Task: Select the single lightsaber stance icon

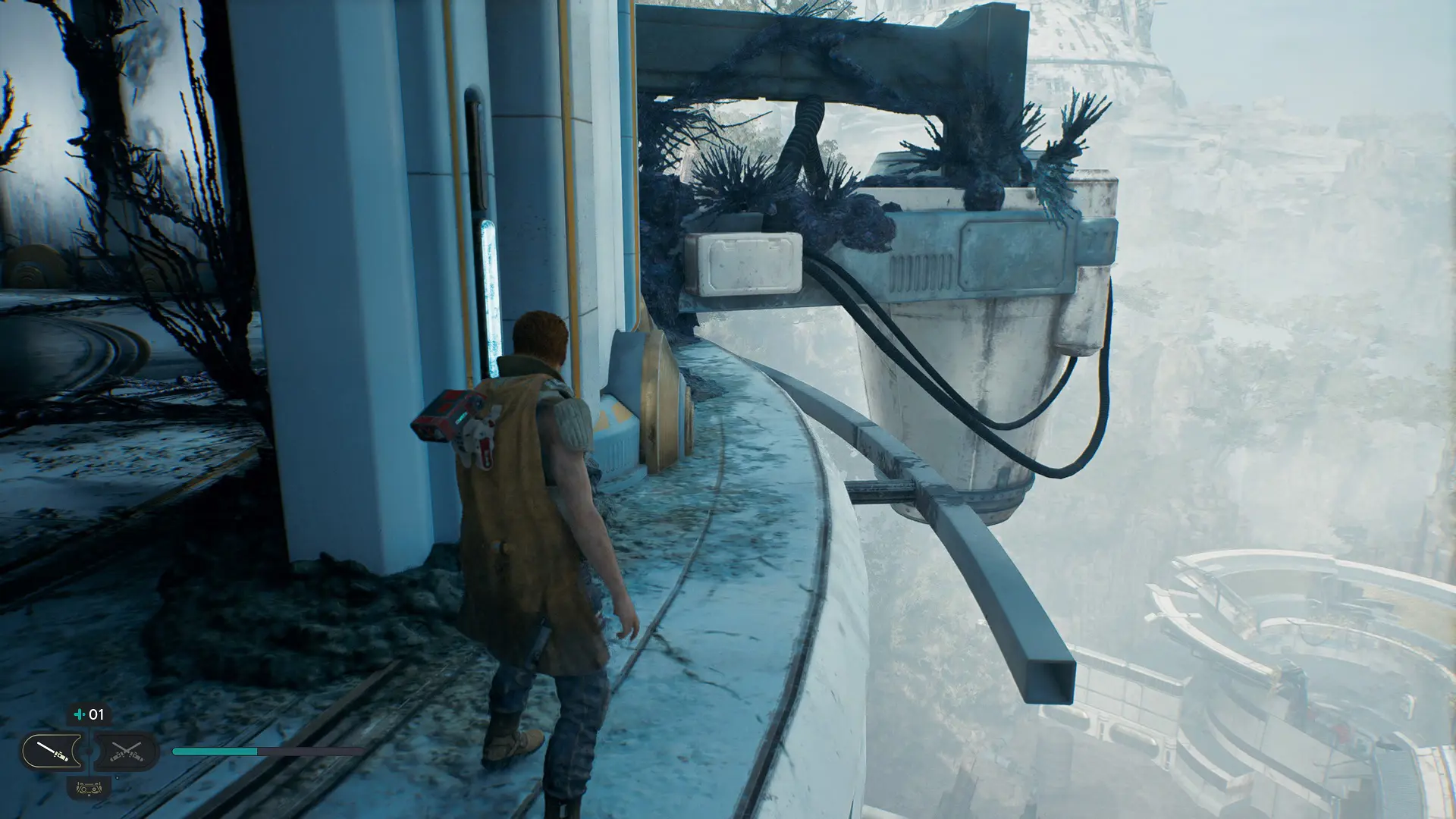Action: tap(53, 752)
